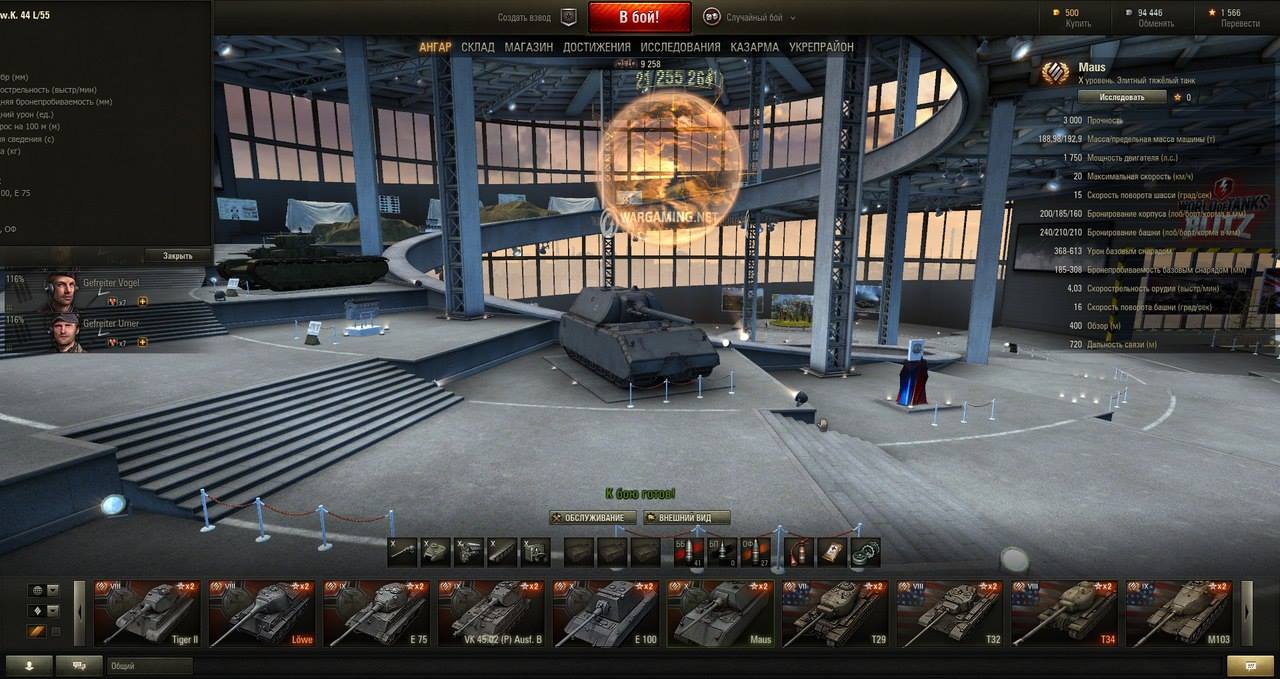Click the Общий chat channel field

click(150, 666)
